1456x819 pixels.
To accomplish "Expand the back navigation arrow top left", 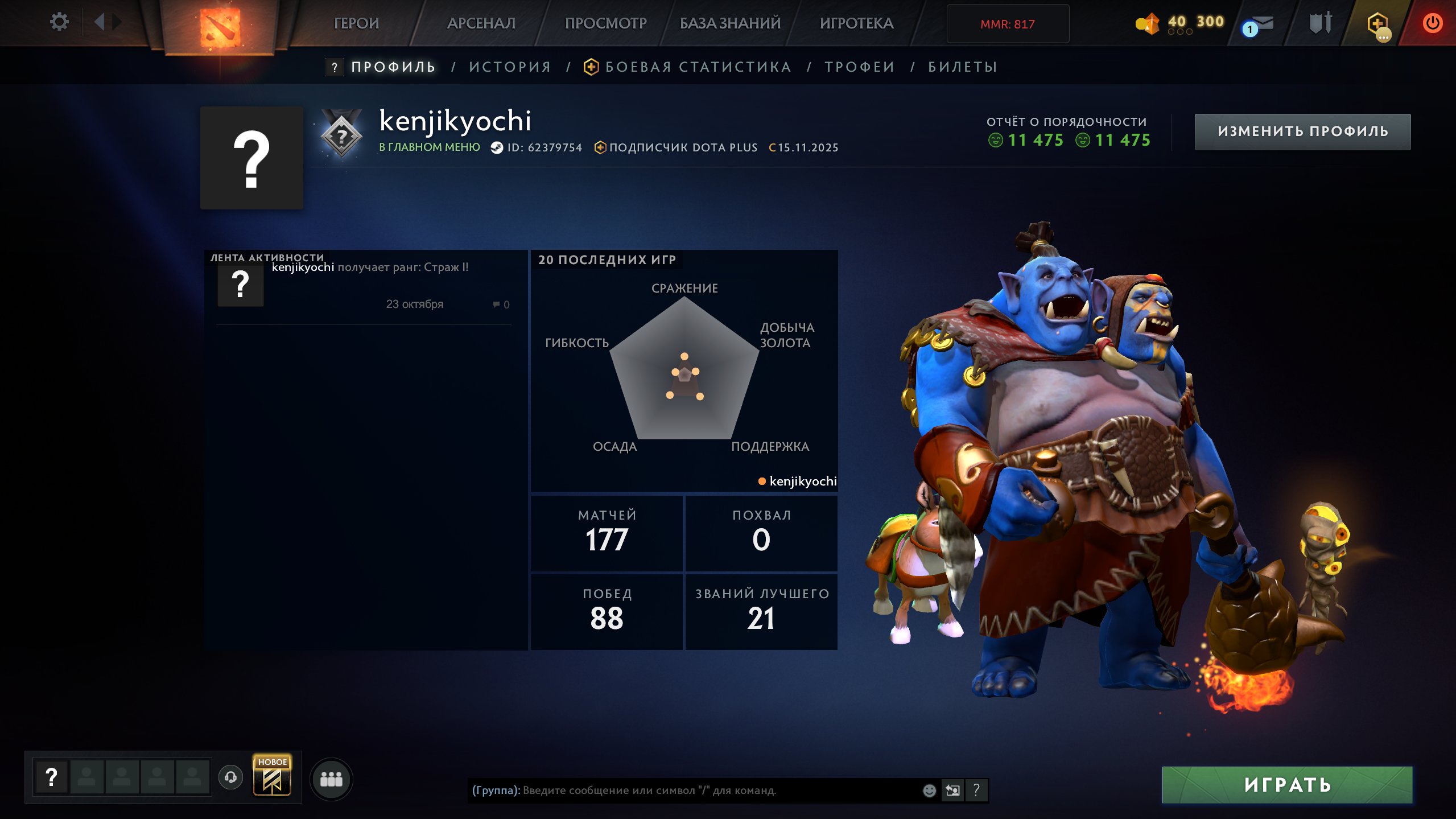I will coord(99,23).
